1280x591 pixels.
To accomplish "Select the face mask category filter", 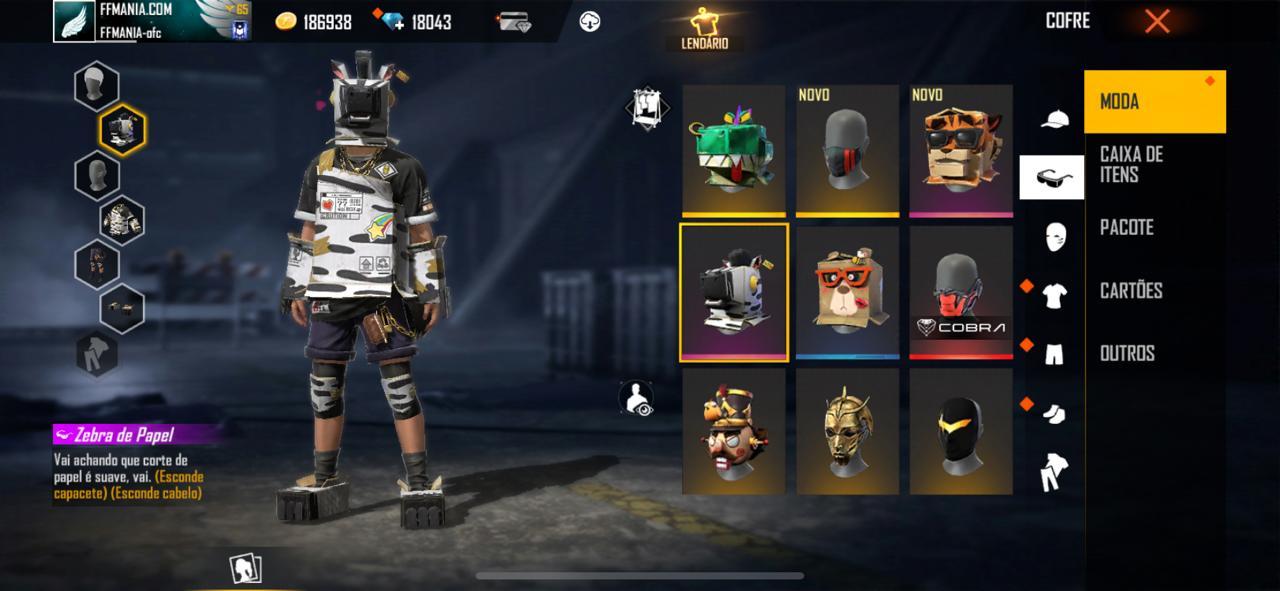I will pyautogui.click(x=1054, y=237).
